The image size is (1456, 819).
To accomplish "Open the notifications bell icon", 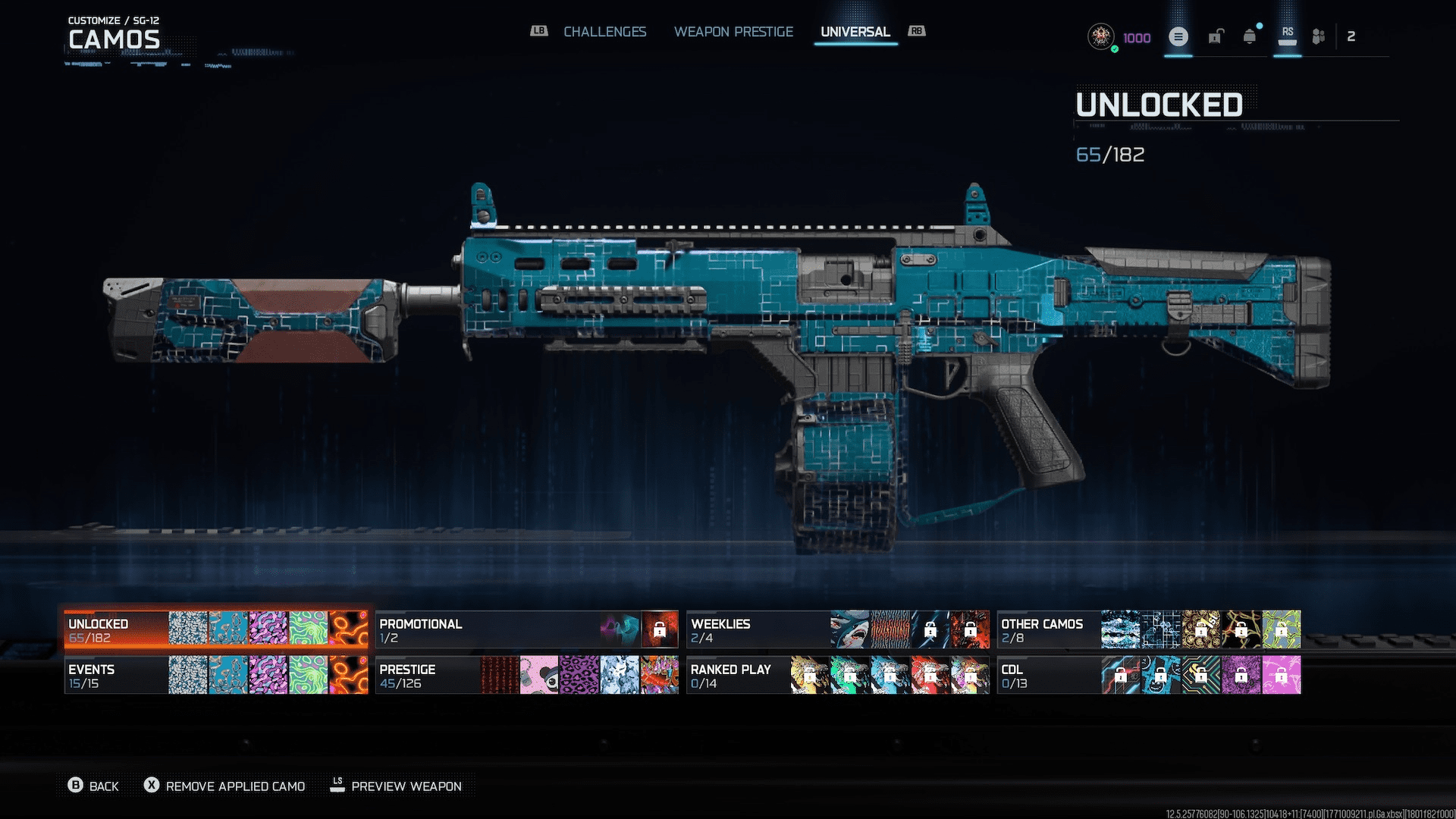I will [1249, 36].
